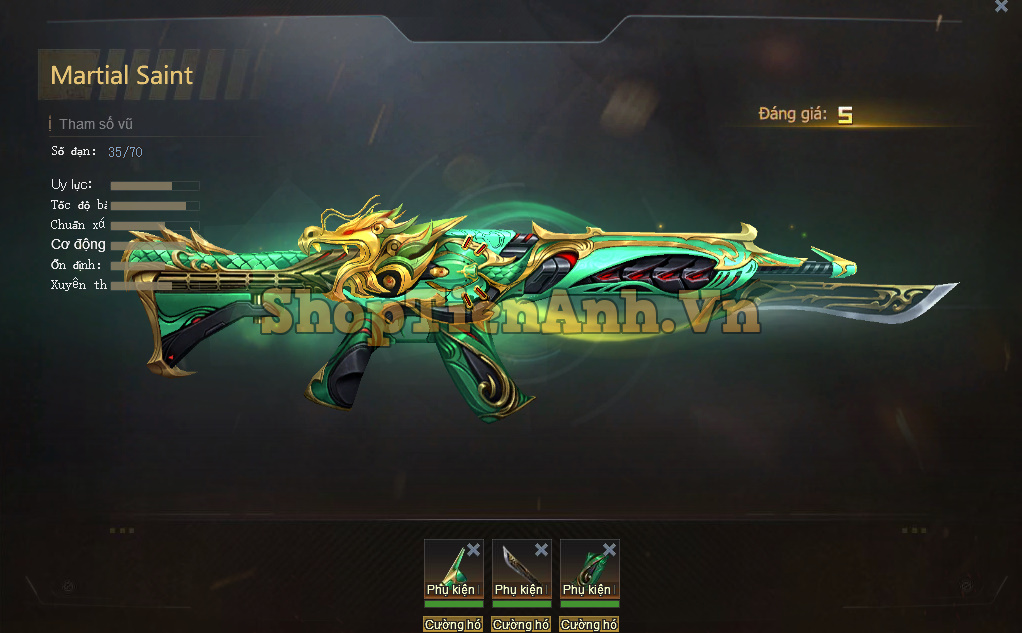
Task: Click Cường hó under the green magazine
Action: click(589, 625)
